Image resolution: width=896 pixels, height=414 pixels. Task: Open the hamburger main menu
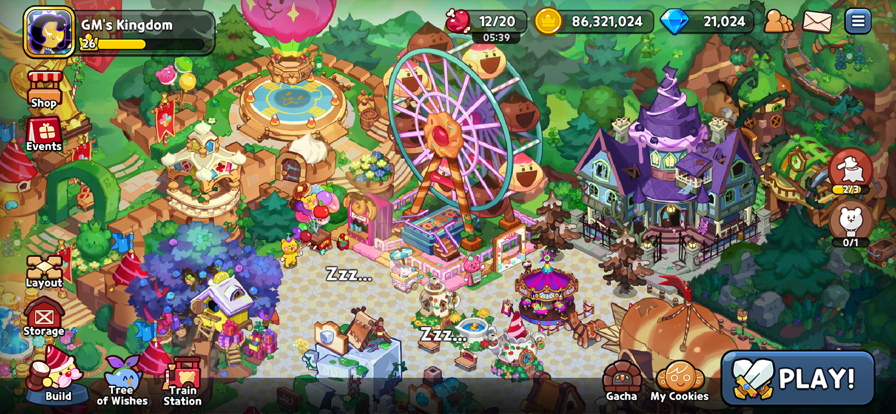click(x=857, y=21)
